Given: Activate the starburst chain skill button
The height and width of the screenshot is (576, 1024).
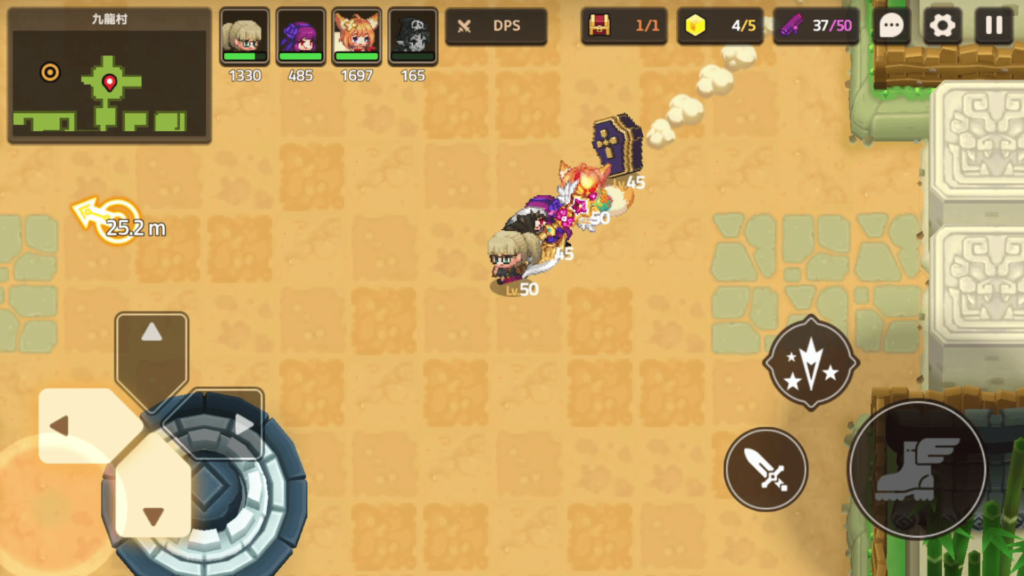Looking at the screenshot, I should tap(810, 362).
